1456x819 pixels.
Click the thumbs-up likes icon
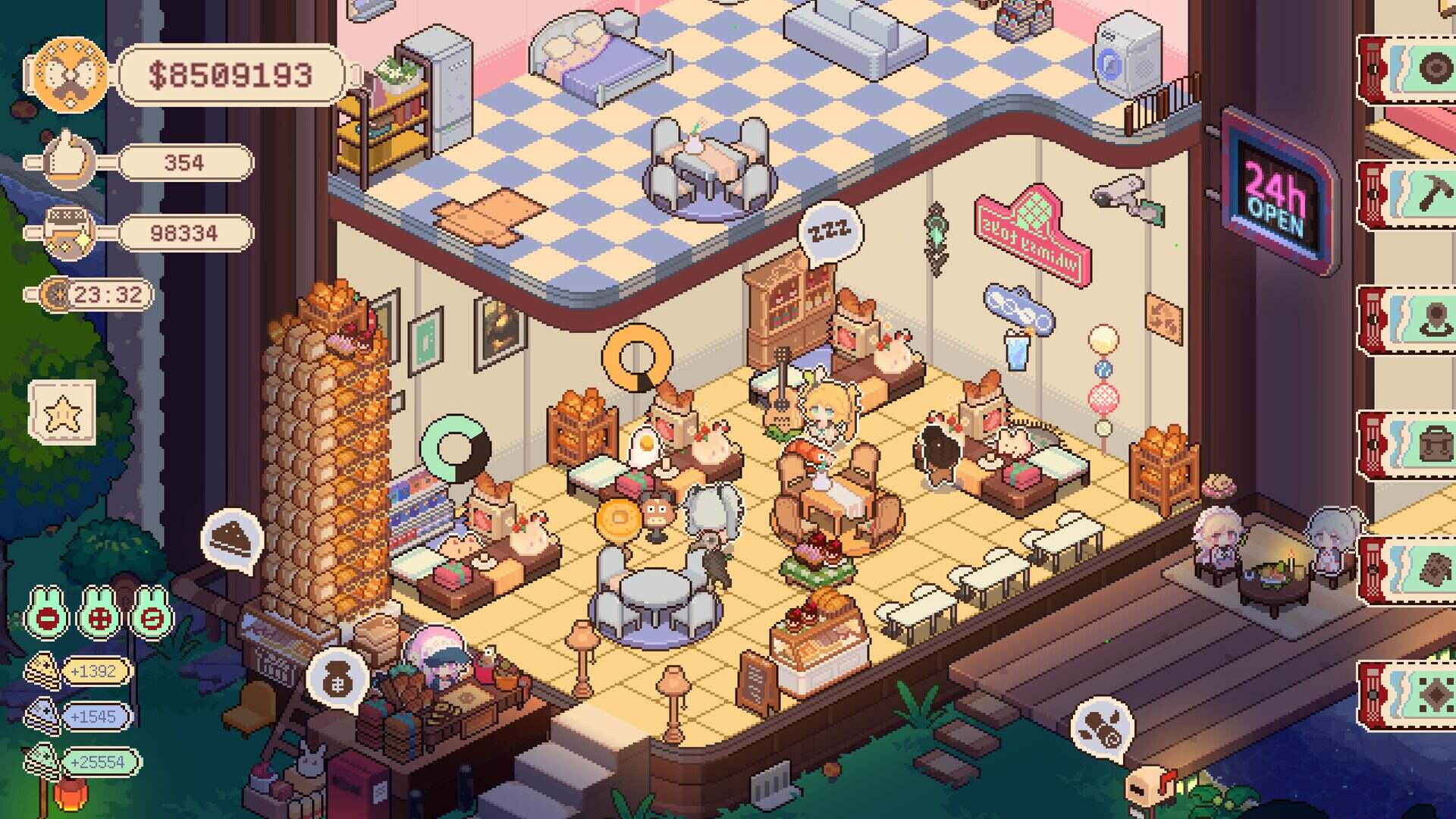point(68,161)
